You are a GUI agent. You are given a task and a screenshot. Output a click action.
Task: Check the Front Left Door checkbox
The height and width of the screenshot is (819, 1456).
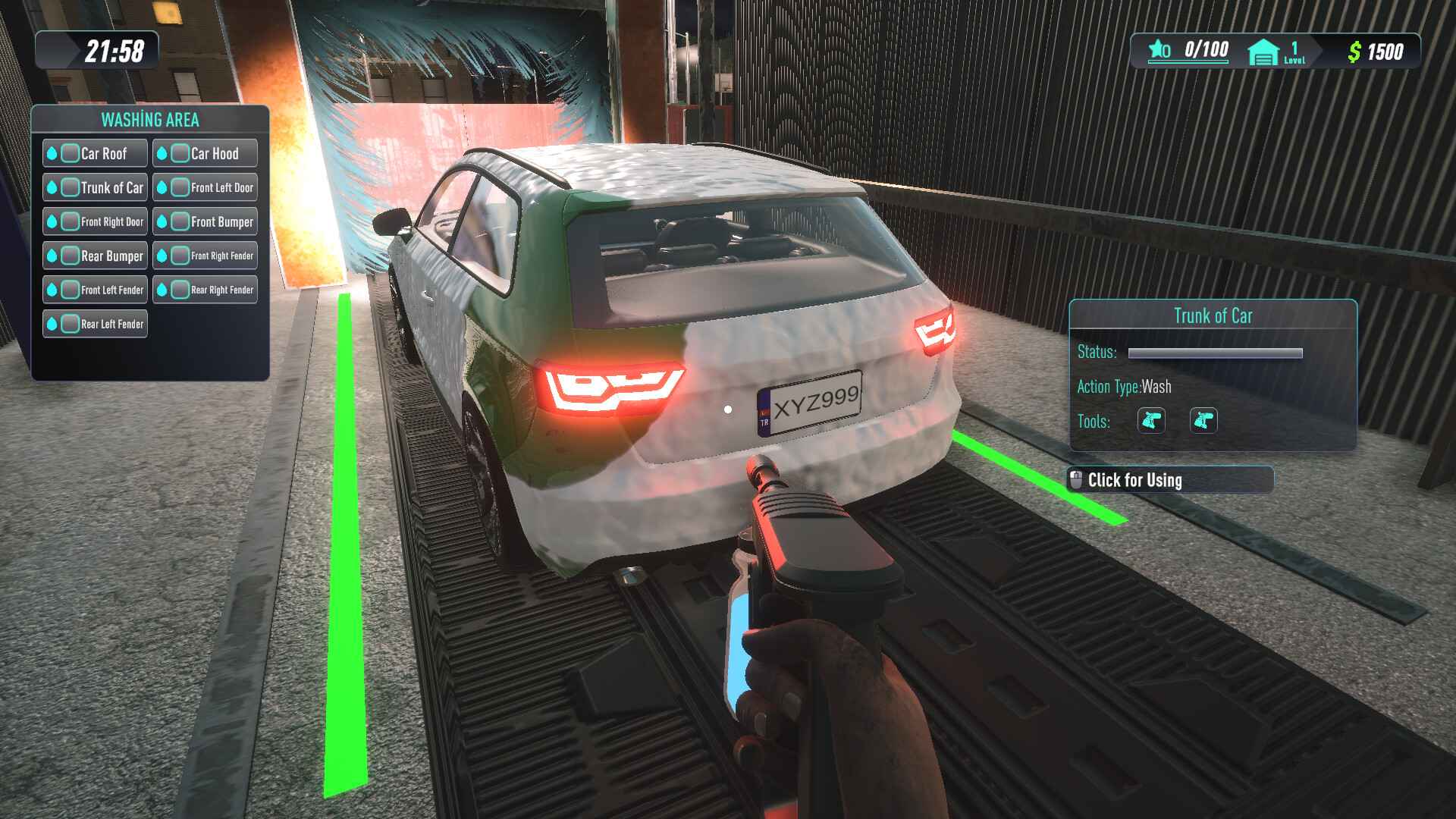180,187
